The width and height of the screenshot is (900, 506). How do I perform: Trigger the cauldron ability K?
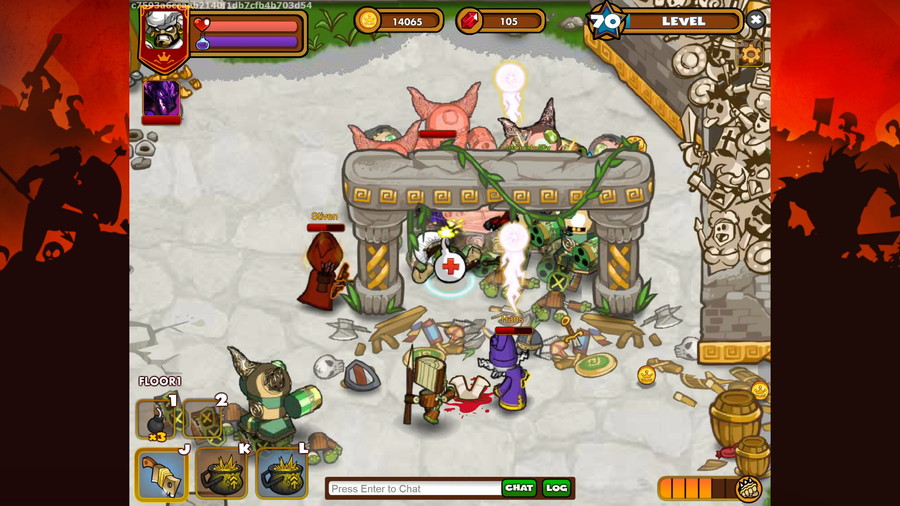[221, 474]
